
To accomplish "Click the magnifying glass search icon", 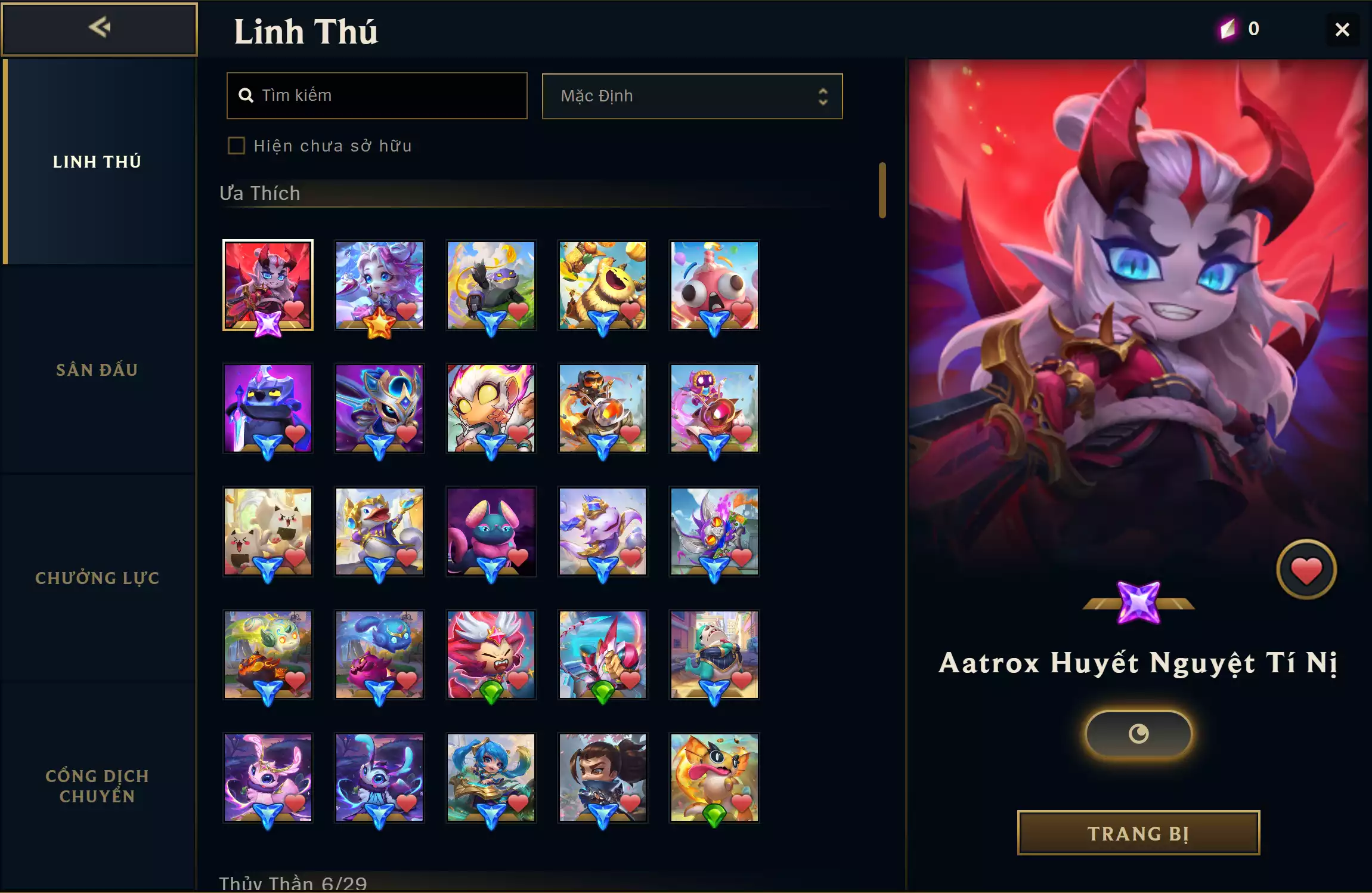I will coord(247,95).
